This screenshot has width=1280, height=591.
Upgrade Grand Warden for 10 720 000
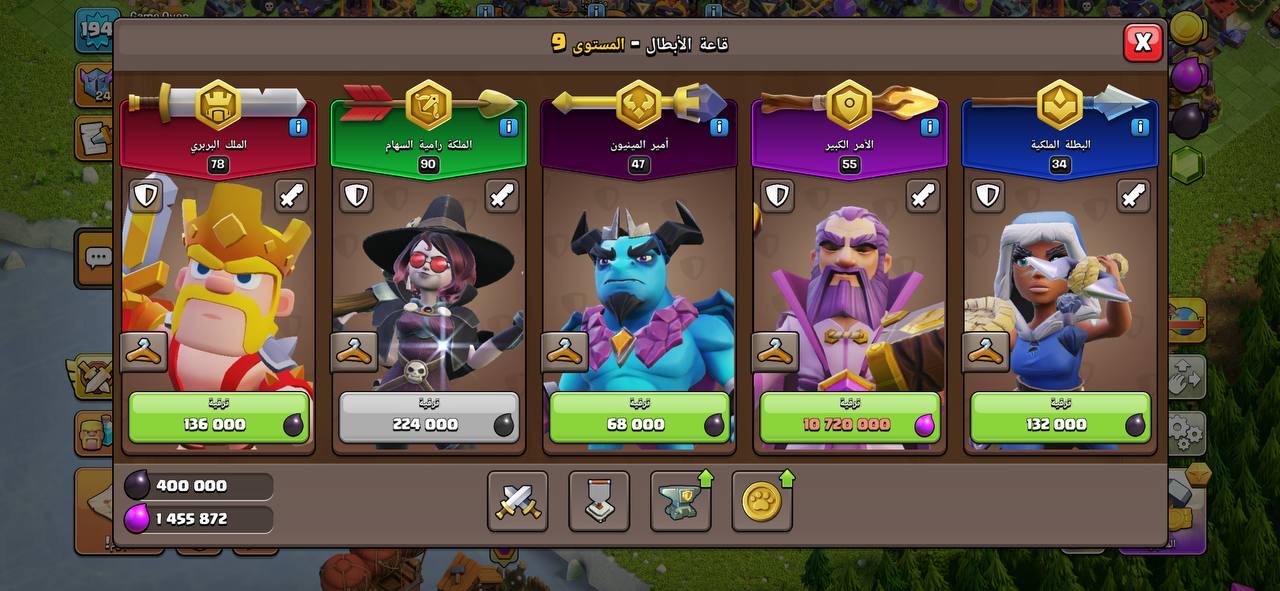pyautogui.click(x=850, y=417)
